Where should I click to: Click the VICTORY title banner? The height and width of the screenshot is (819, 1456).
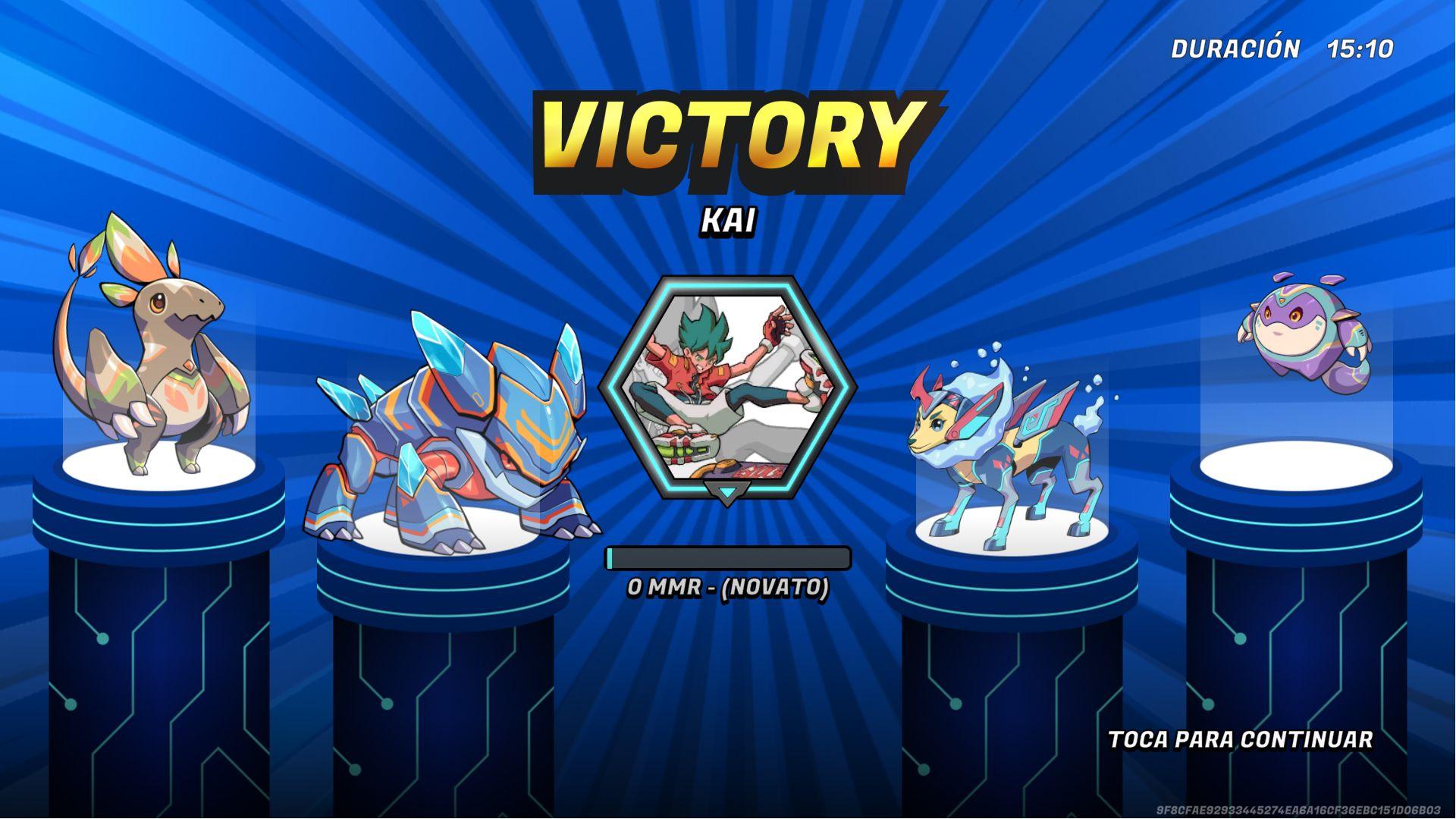point(726,136)
